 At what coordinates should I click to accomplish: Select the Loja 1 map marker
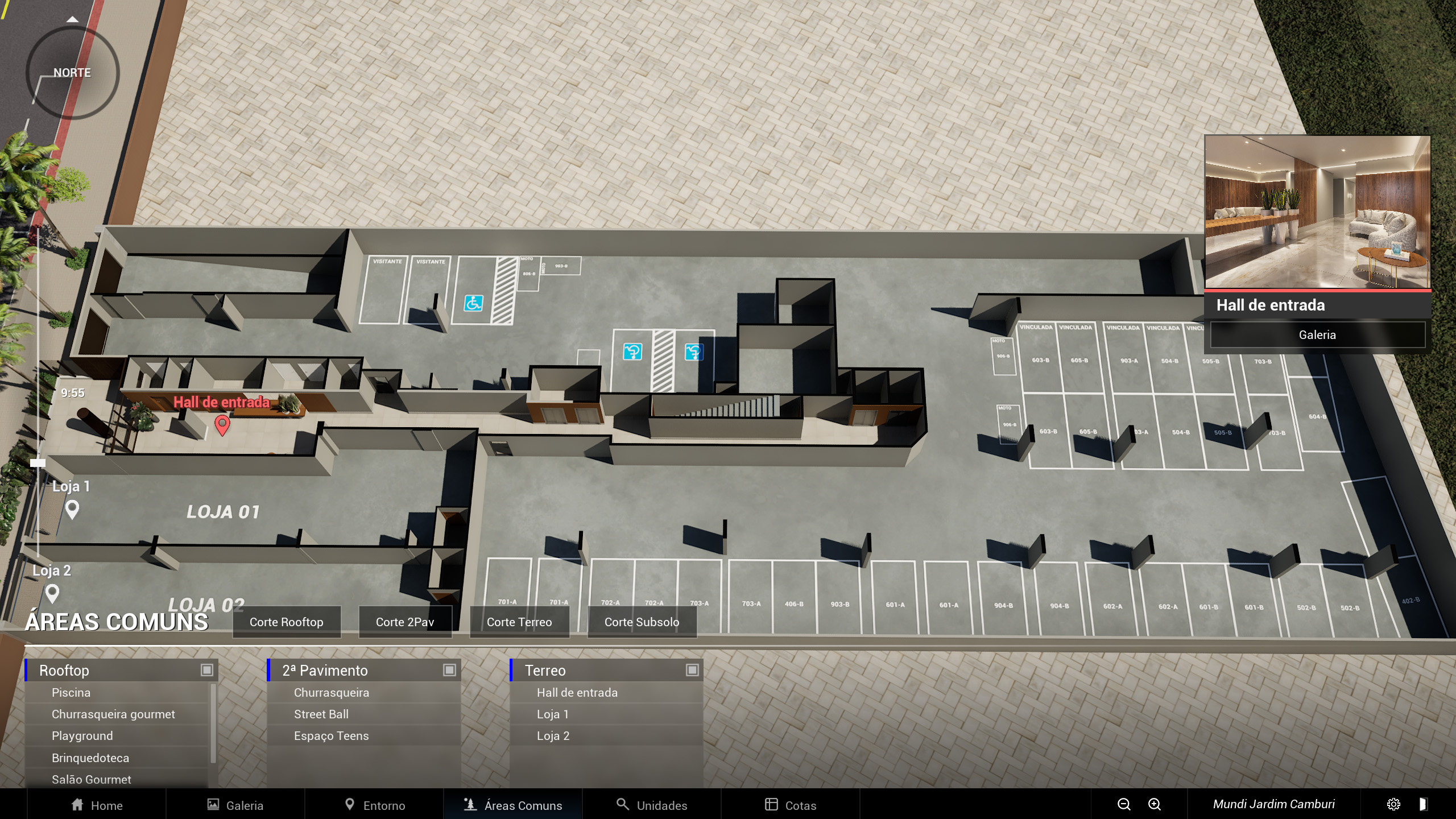72,508
